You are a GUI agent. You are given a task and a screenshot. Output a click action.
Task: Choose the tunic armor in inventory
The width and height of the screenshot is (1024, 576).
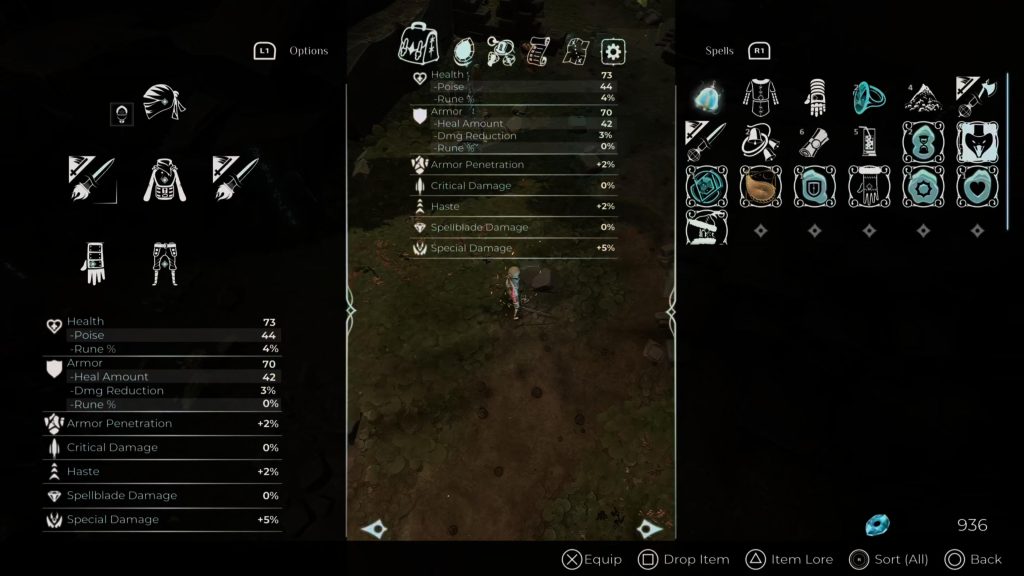761,97
